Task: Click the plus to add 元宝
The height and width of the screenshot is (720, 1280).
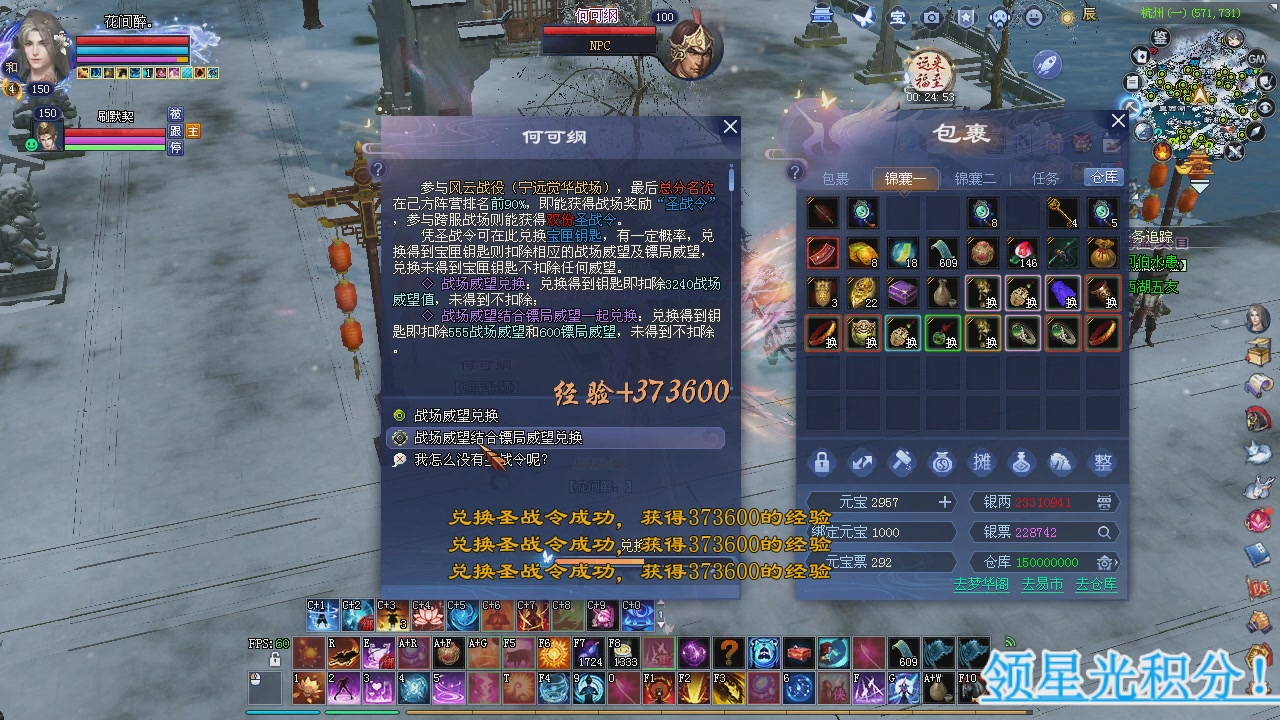Action: click(944, 502)
